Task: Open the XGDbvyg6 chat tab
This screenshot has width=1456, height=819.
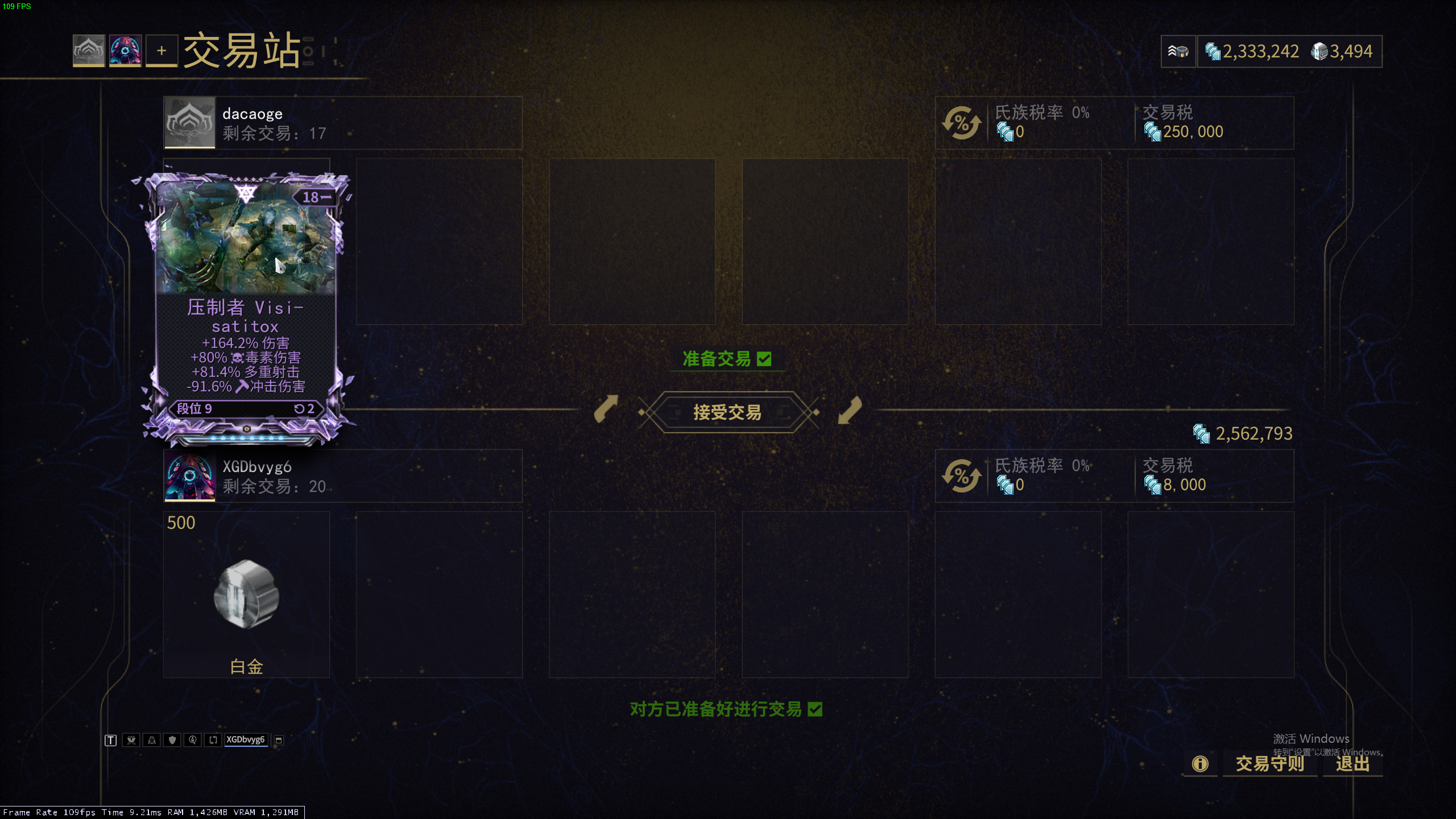Action: coord(246,739)
